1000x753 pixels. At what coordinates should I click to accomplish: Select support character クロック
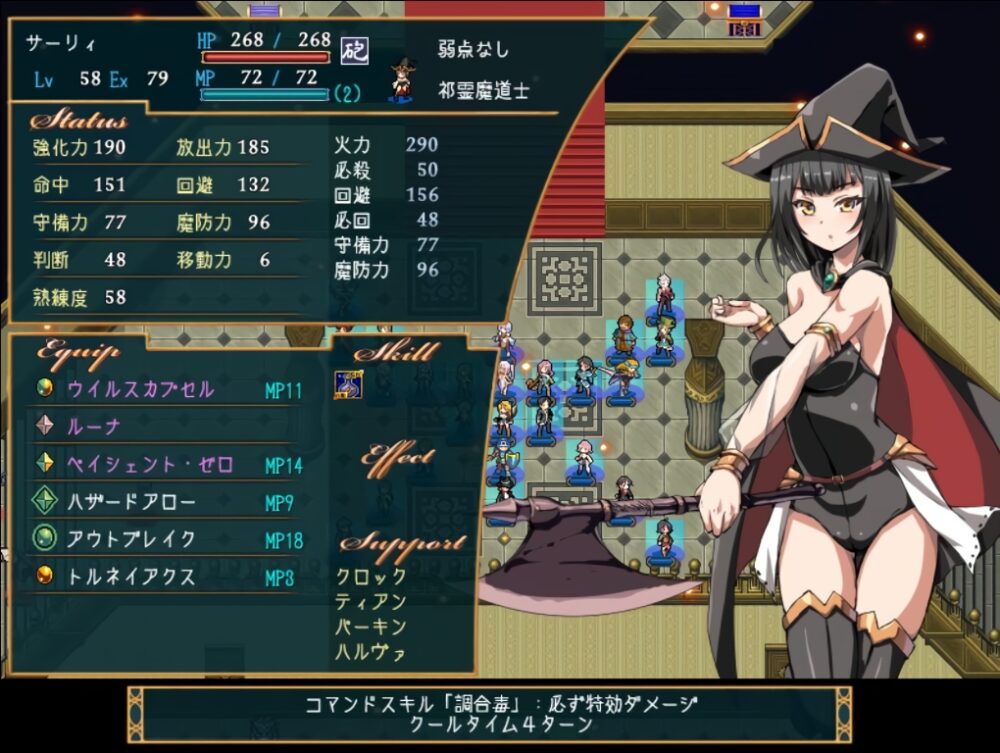pos(371,576)
